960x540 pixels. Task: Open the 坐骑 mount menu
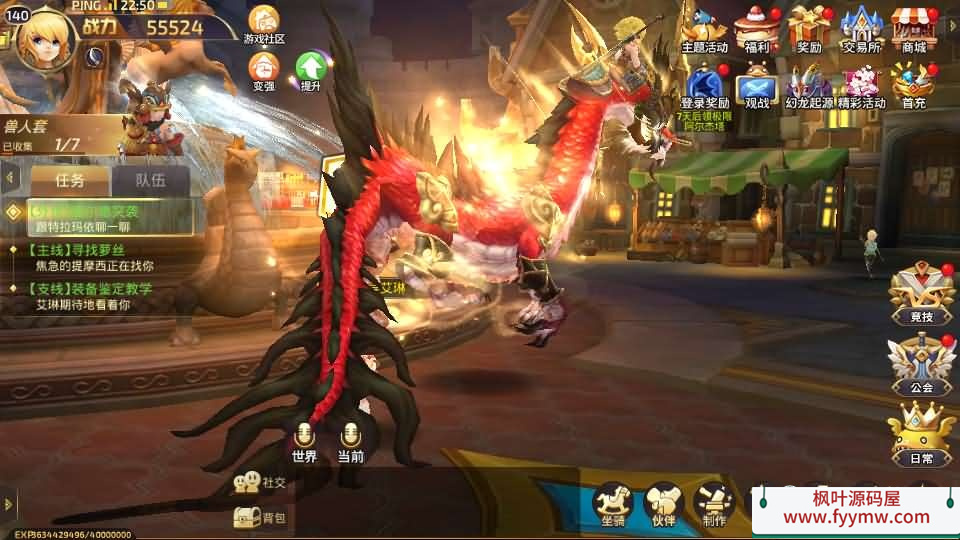tap(613, 503)
